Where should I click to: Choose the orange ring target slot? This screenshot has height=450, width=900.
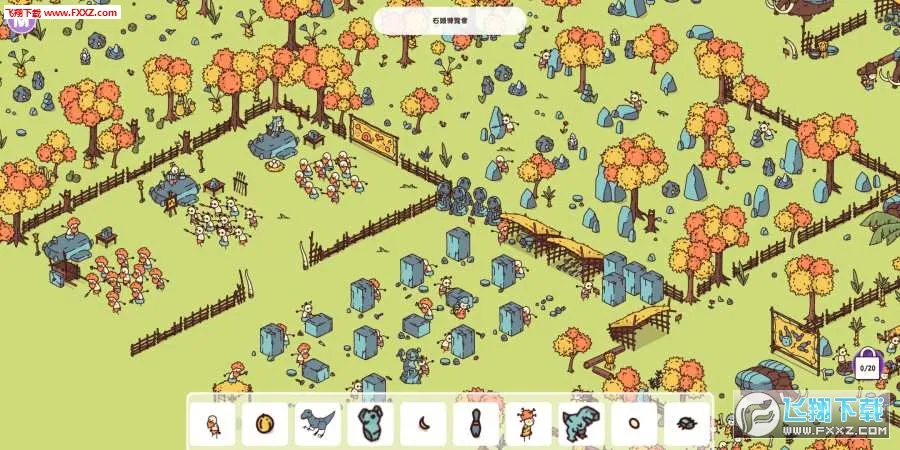[x=633, y=423]
